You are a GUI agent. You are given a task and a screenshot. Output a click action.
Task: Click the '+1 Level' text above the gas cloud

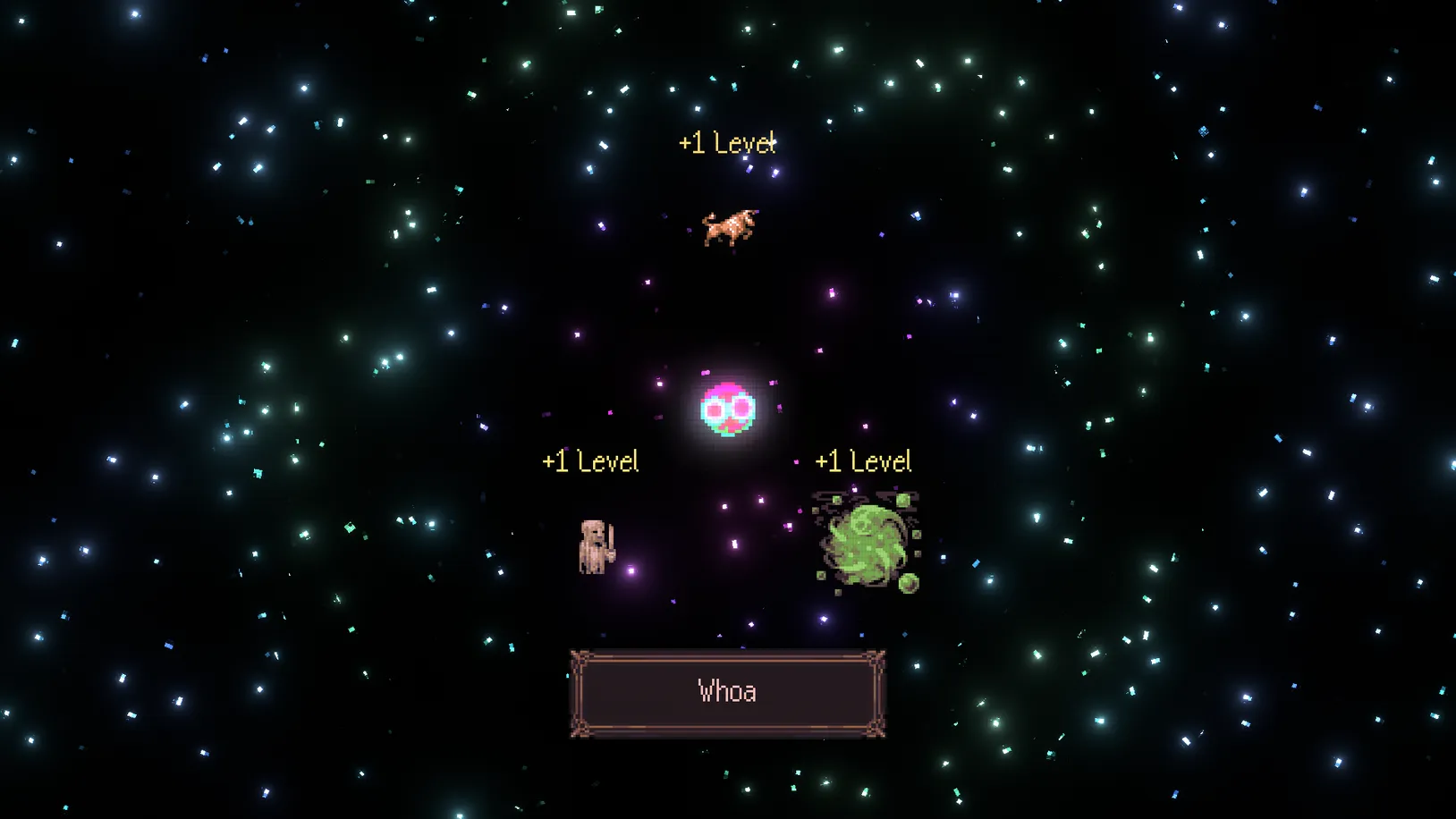tap(862, 460)
